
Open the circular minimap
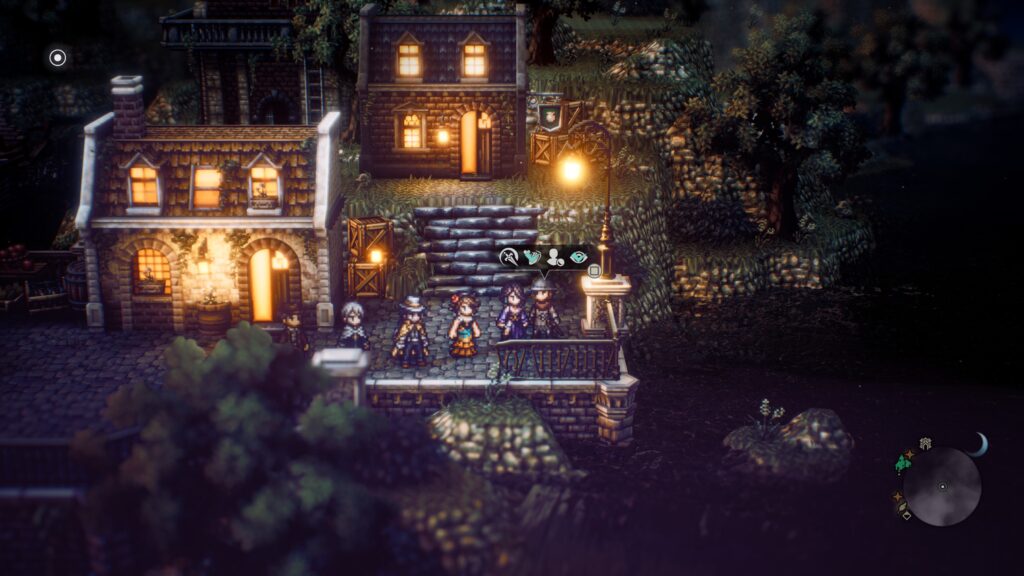click(942, 487)
